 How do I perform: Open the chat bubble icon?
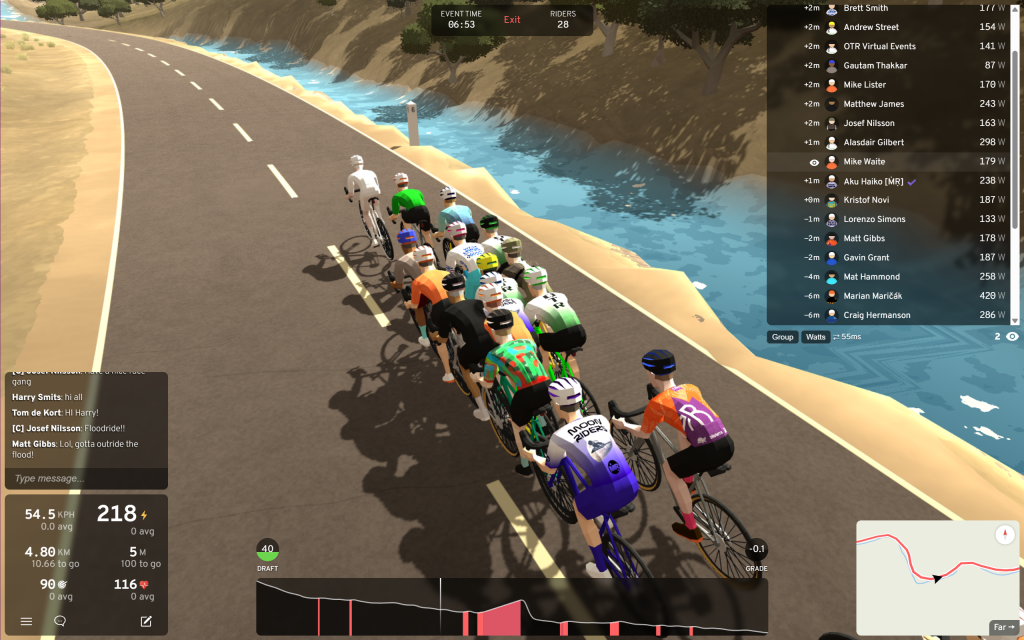[60, 621]
